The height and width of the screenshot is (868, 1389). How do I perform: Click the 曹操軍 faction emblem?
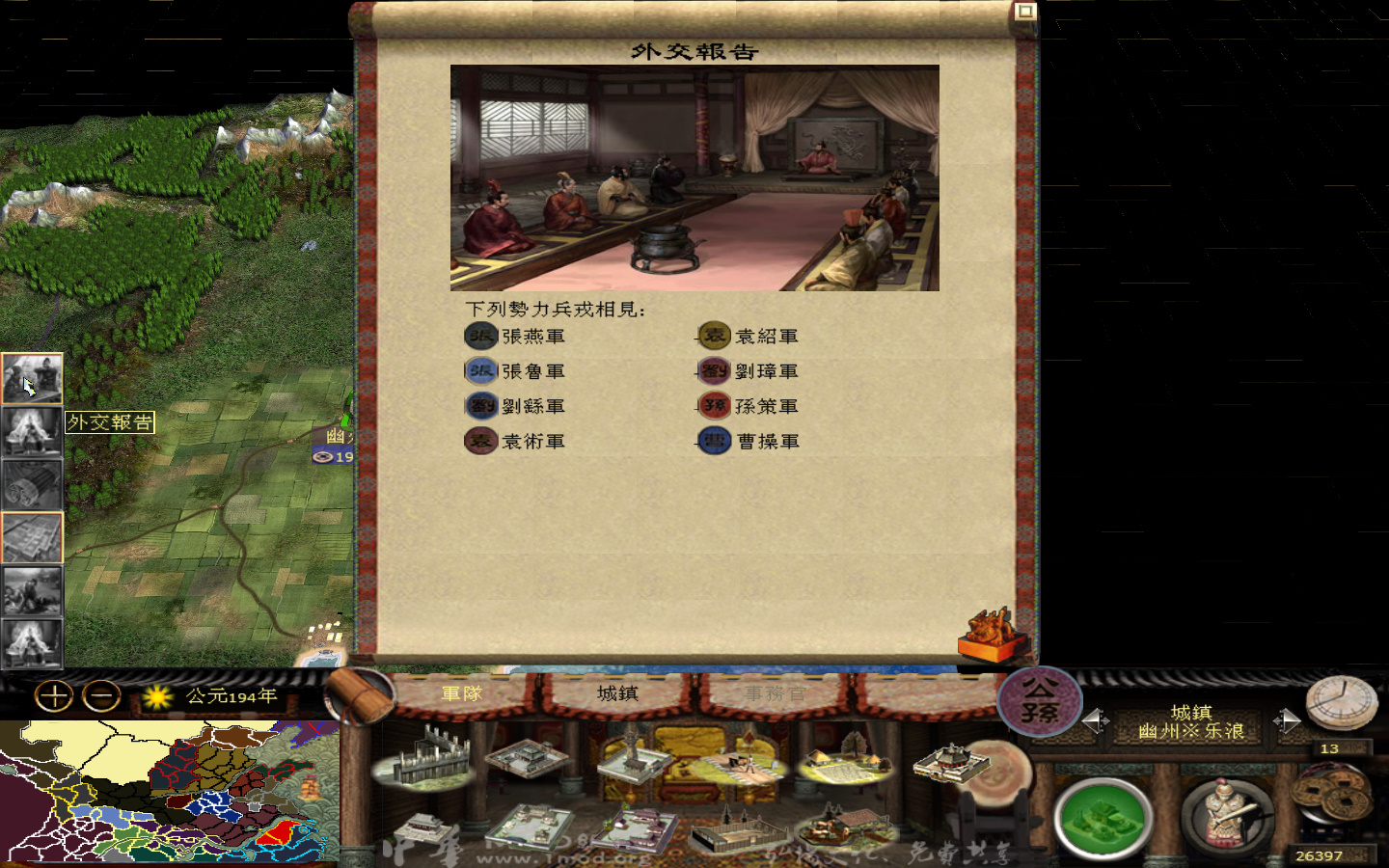click(x=713, y=441)
